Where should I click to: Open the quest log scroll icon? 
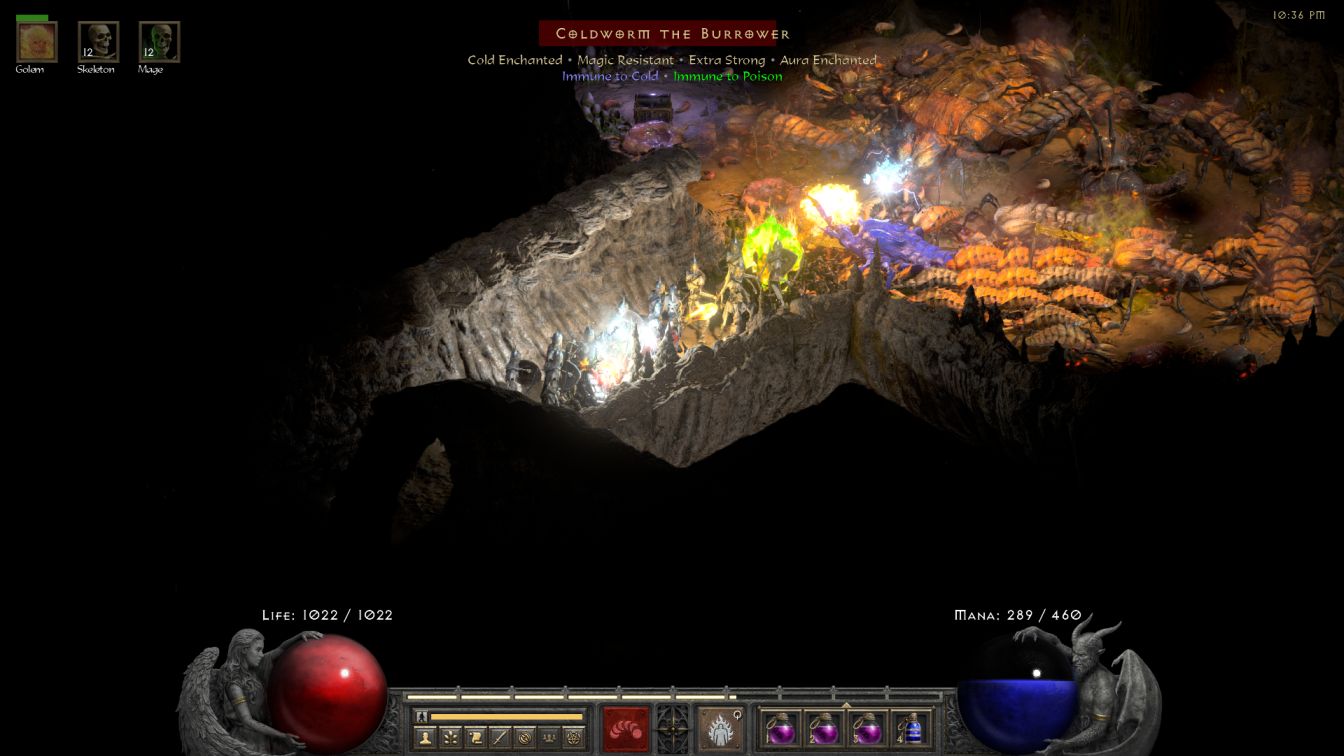pyautogui.click(x=476, y=738)
